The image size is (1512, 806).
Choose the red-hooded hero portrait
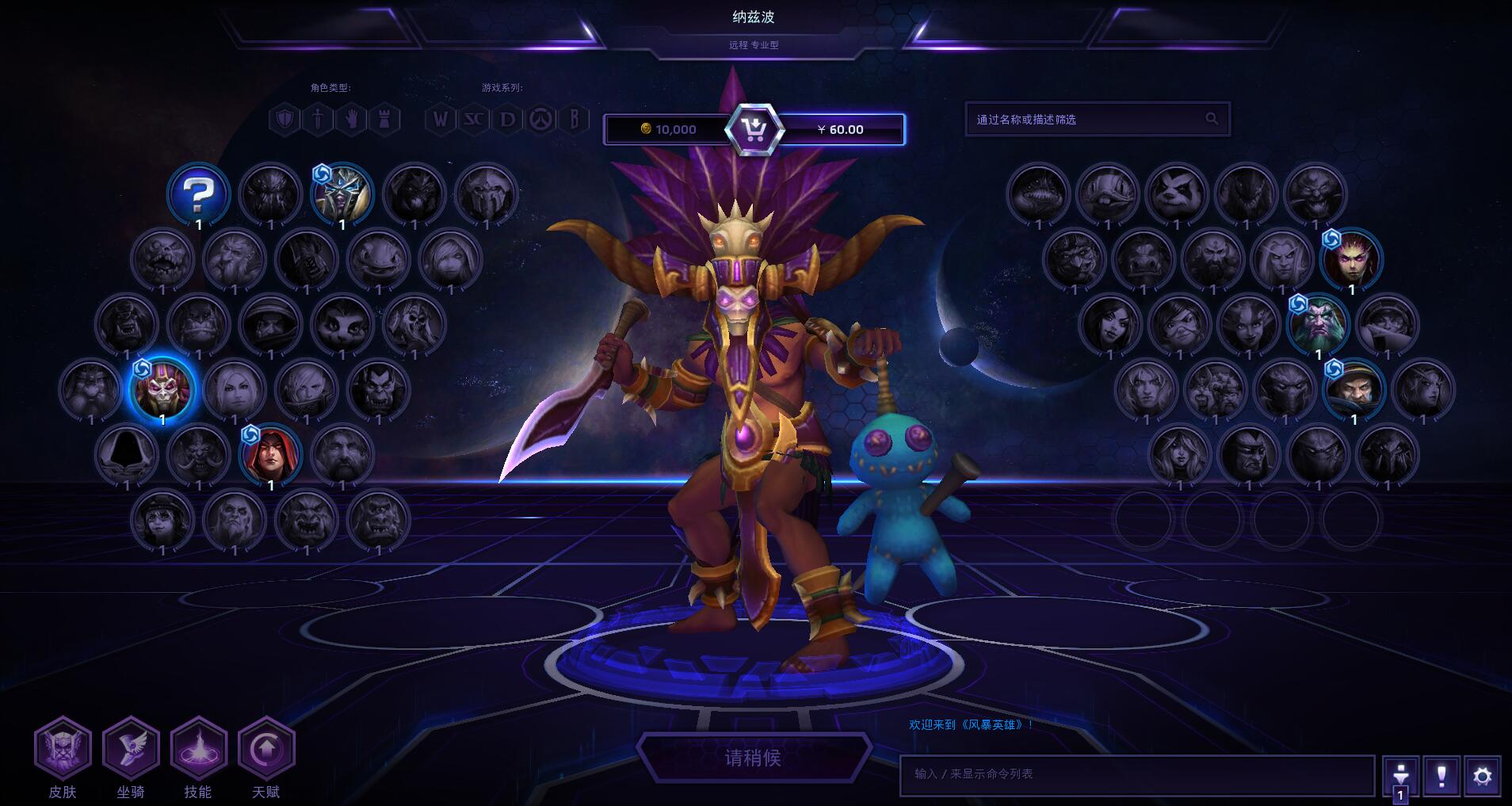pos(270,455)
